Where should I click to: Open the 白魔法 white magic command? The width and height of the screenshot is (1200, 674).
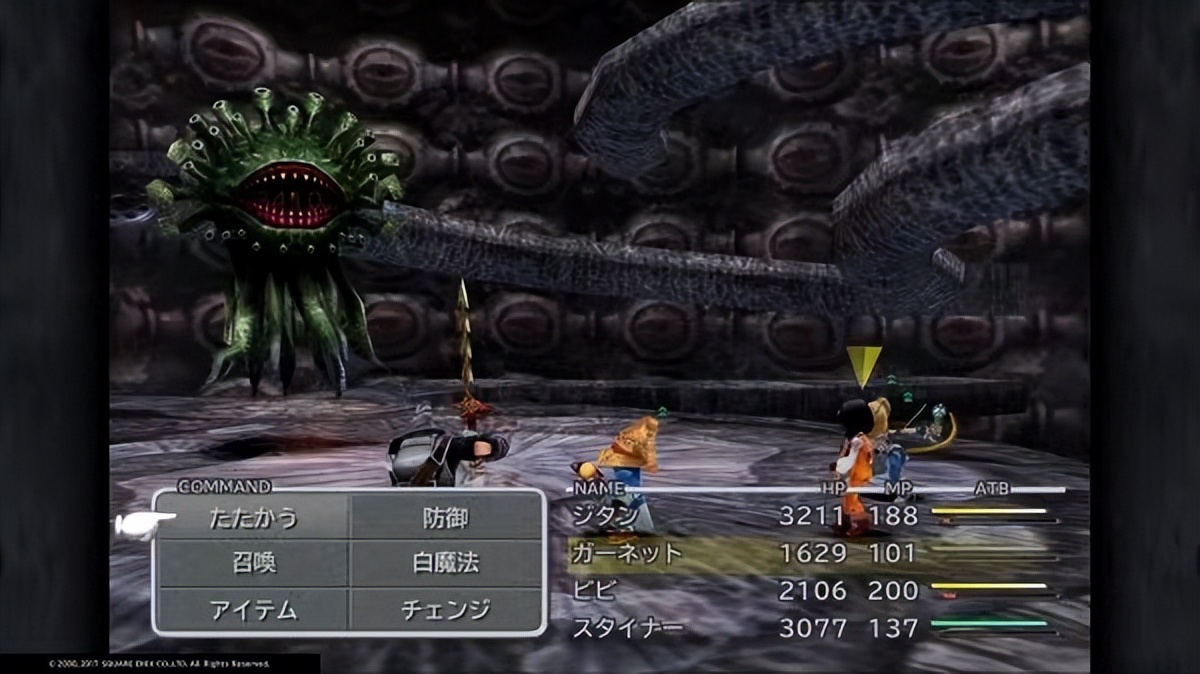click(446, 564)
